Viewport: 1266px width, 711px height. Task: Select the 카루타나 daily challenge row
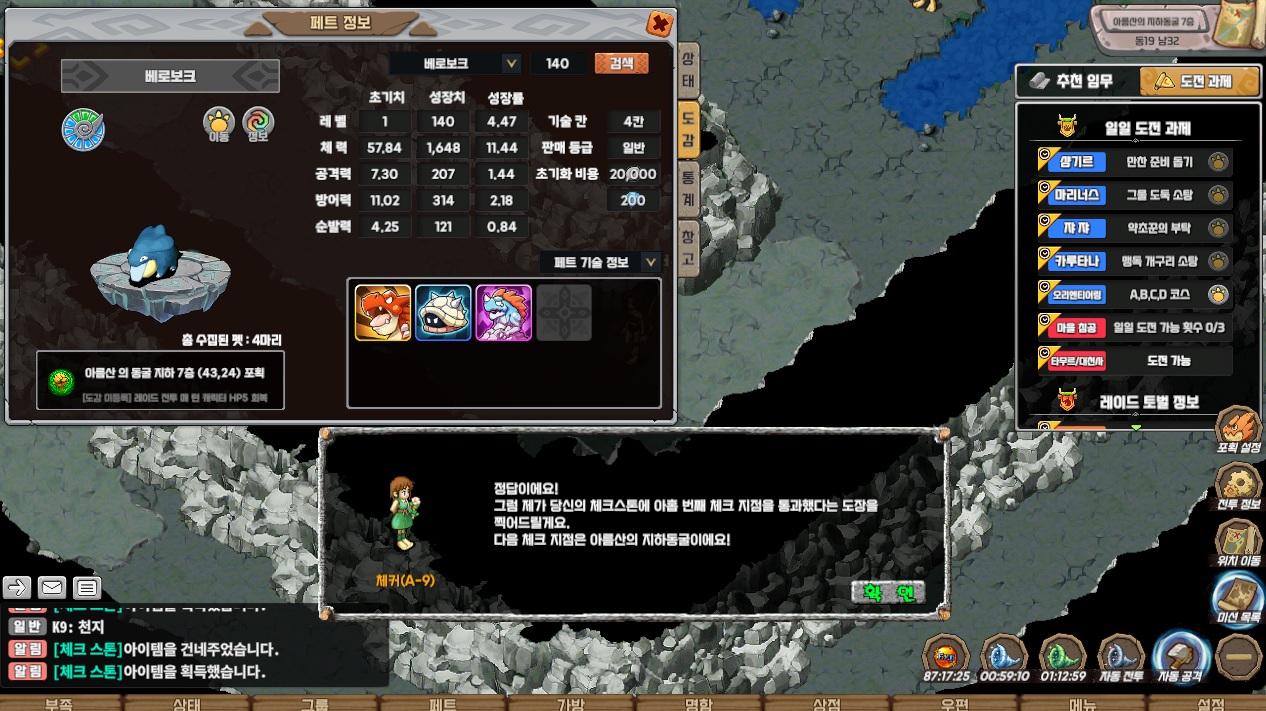click(x=1133, y=261)
